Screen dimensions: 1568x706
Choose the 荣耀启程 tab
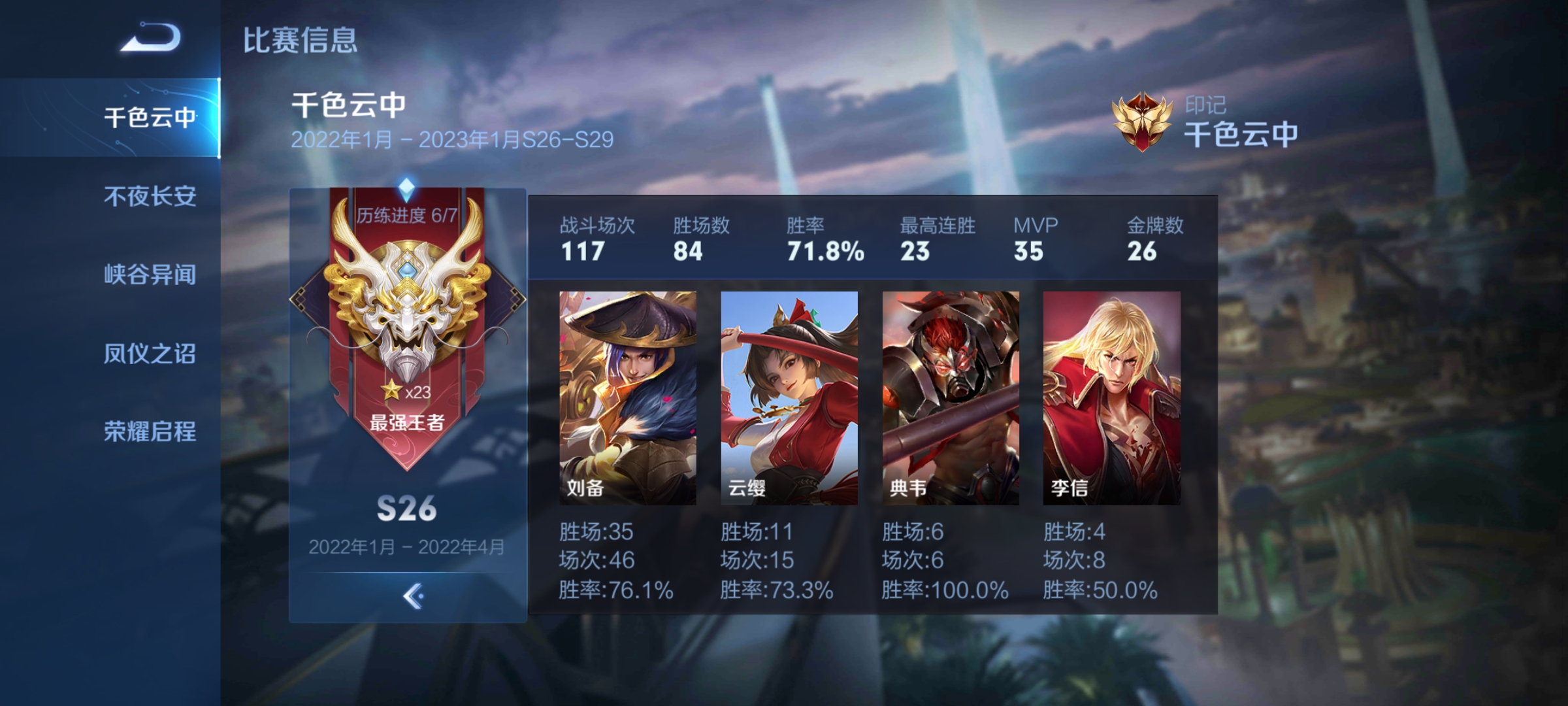(150, 431)
